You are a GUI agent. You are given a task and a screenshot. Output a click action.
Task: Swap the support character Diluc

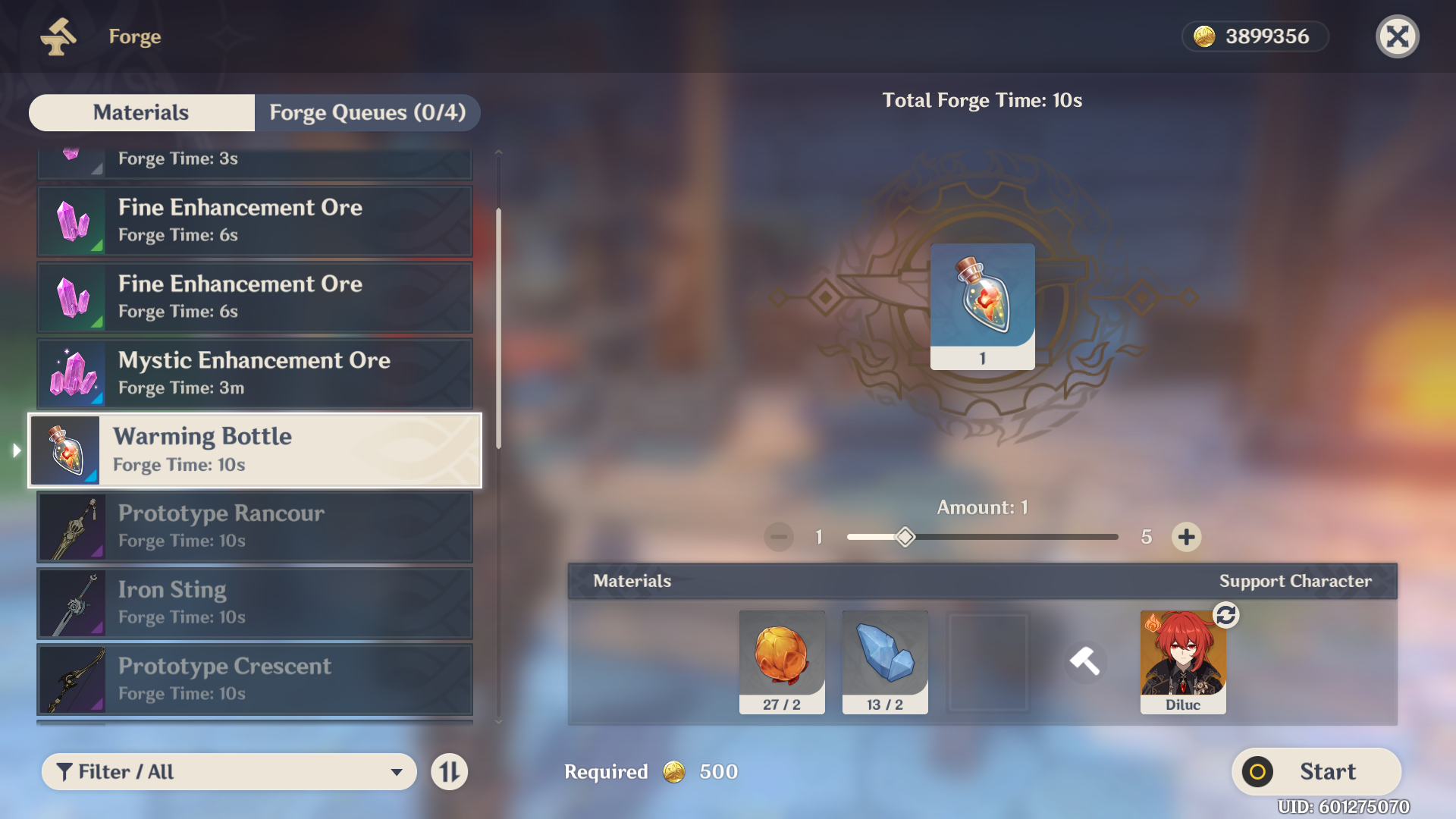(1225, 616)
